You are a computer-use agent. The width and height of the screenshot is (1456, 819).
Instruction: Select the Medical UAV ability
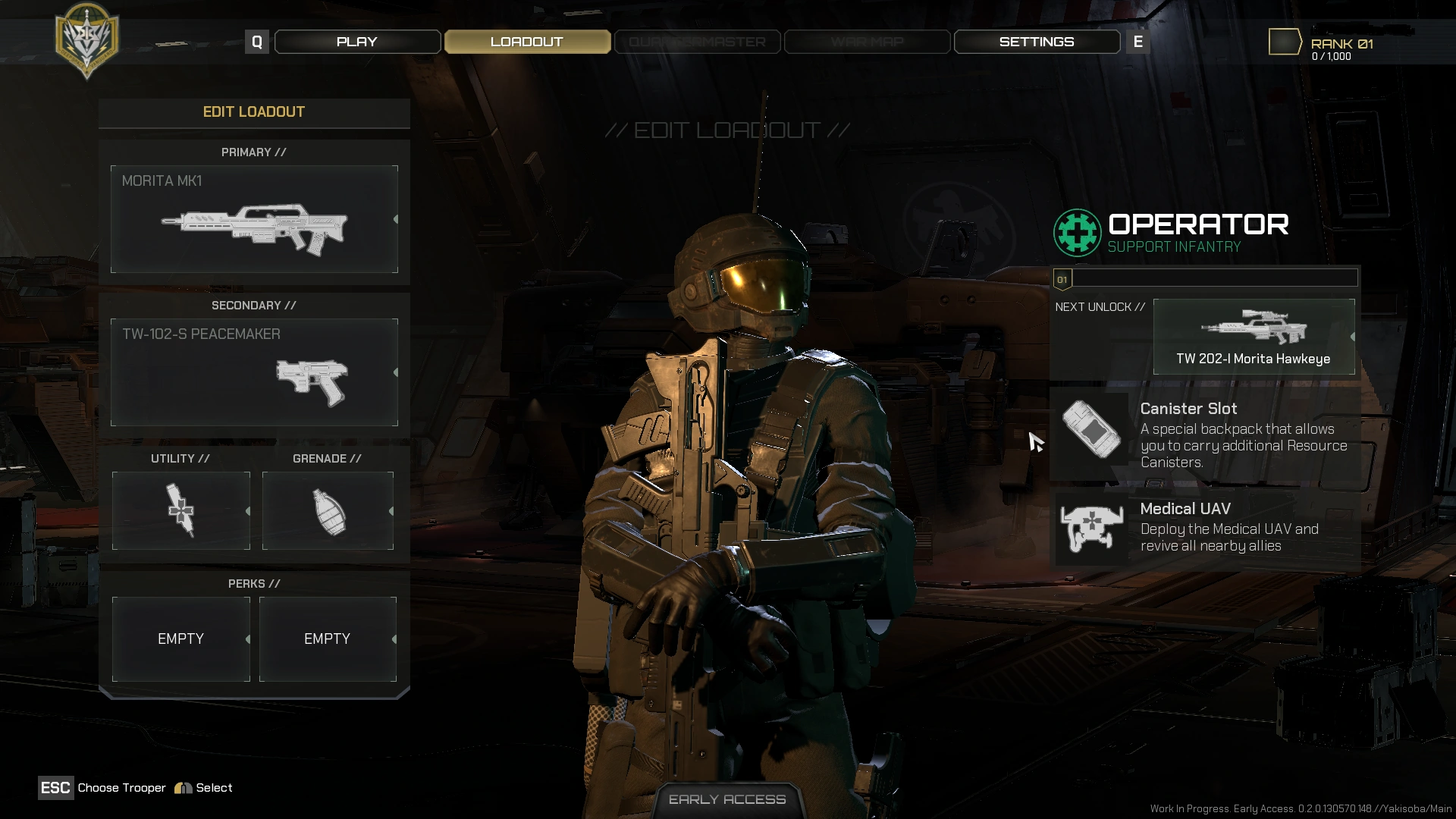[1205, 528]
